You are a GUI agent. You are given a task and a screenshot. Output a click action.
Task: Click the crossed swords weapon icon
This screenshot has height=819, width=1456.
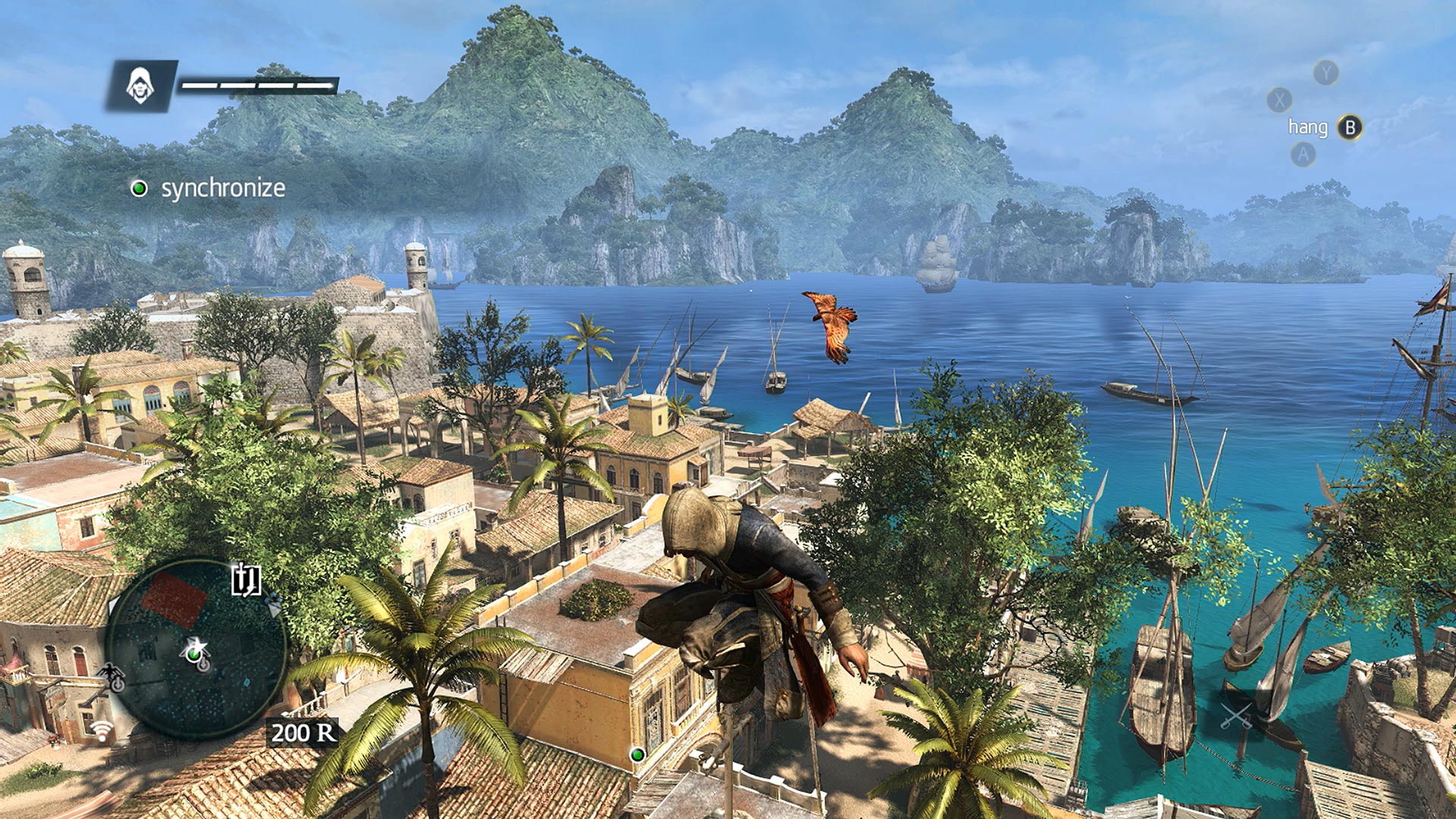[1236, 715]
